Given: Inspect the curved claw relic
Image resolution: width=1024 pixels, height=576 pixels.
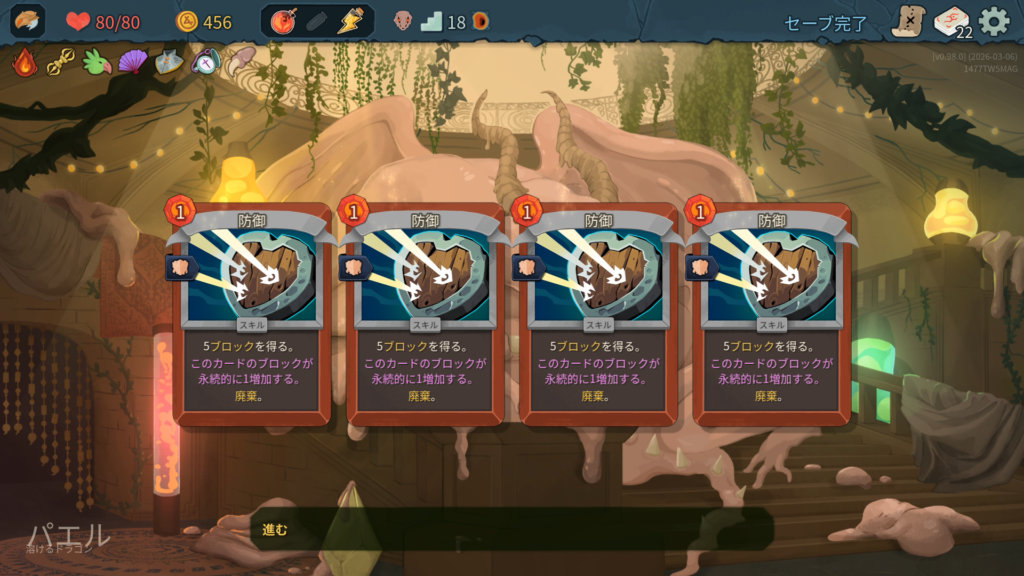Looking at the screenshot, I should 240,62.
